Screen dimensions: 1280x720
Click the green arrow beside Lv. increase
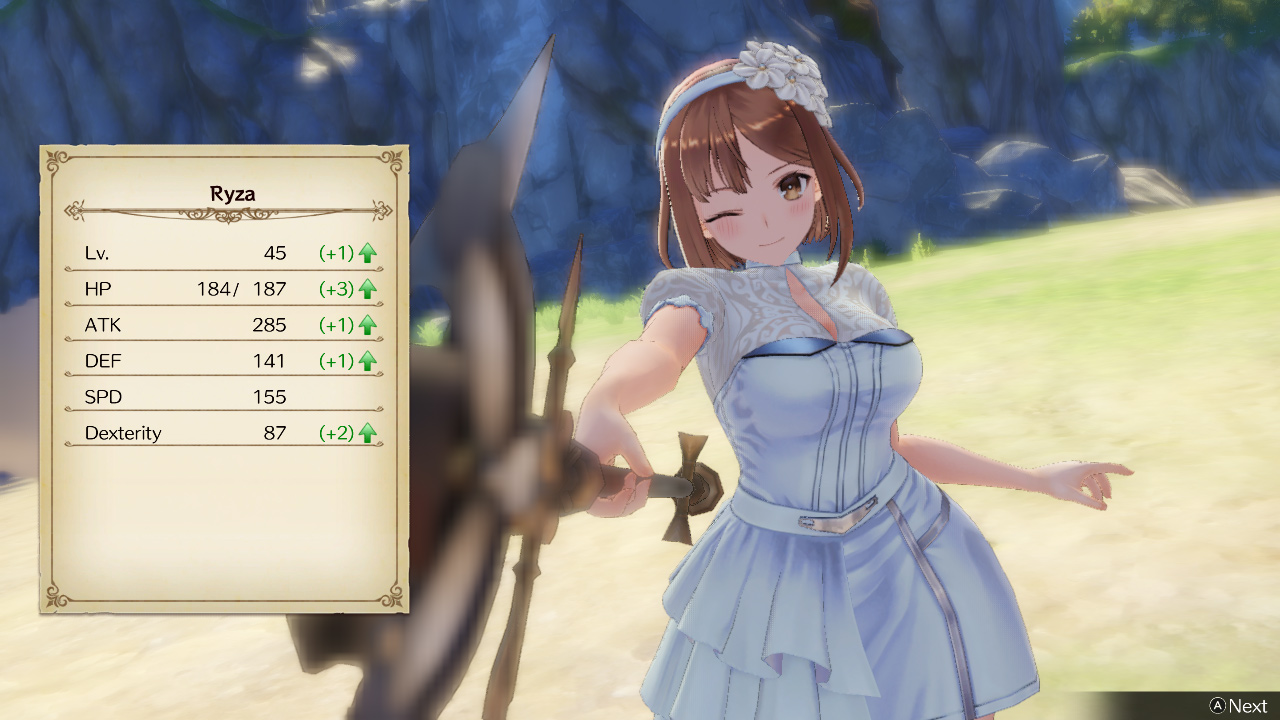coord(367,253)
